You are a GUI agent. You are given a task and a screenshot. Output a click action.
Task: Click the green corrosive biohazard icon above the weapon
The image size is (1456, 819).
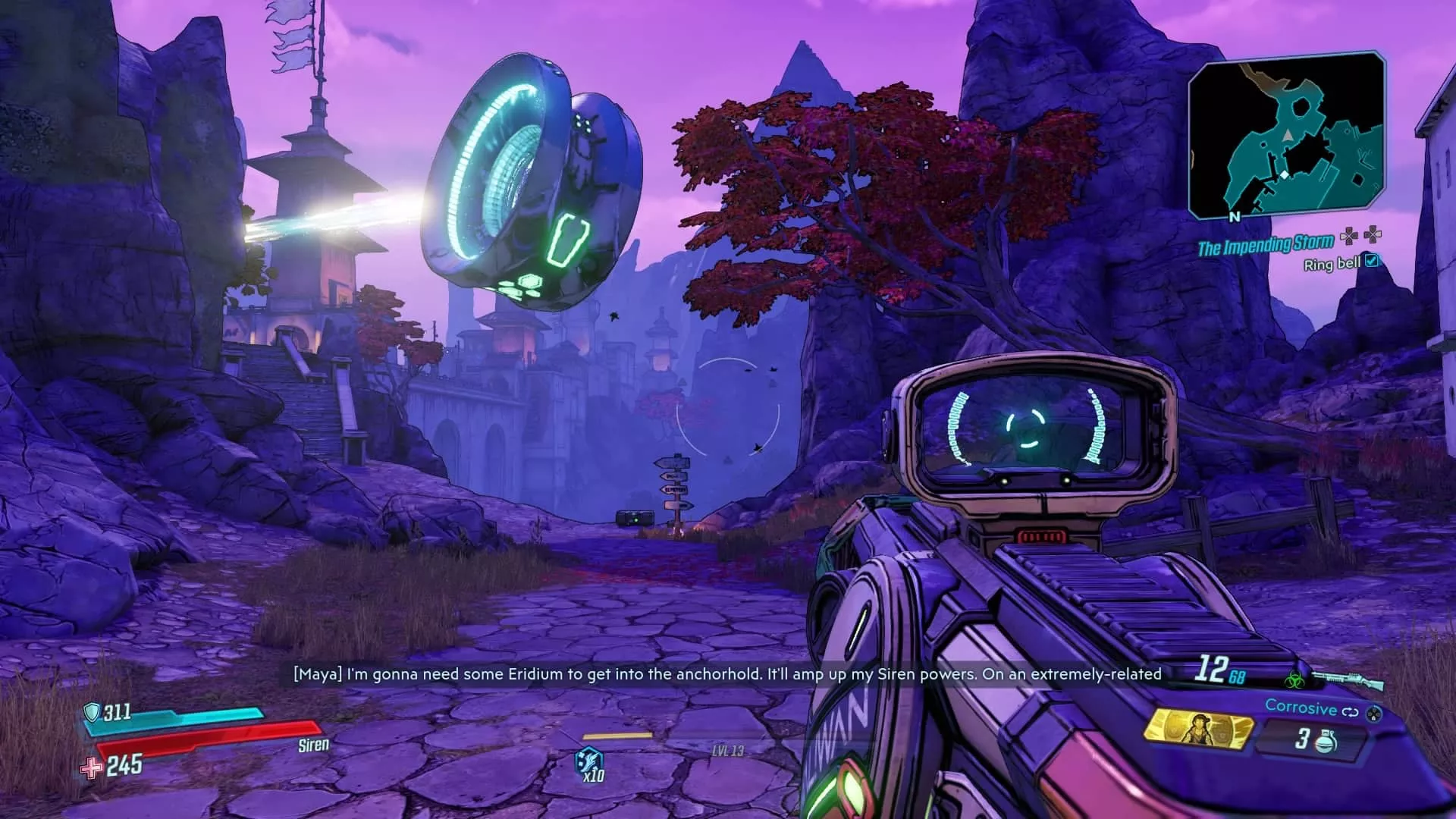tap(1296, 679)
